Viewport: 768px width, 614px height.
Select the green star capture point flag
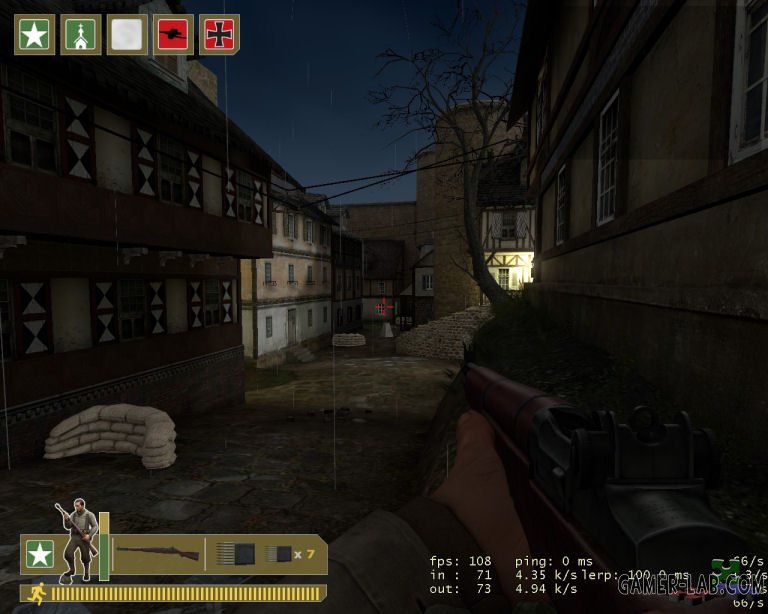34,35
